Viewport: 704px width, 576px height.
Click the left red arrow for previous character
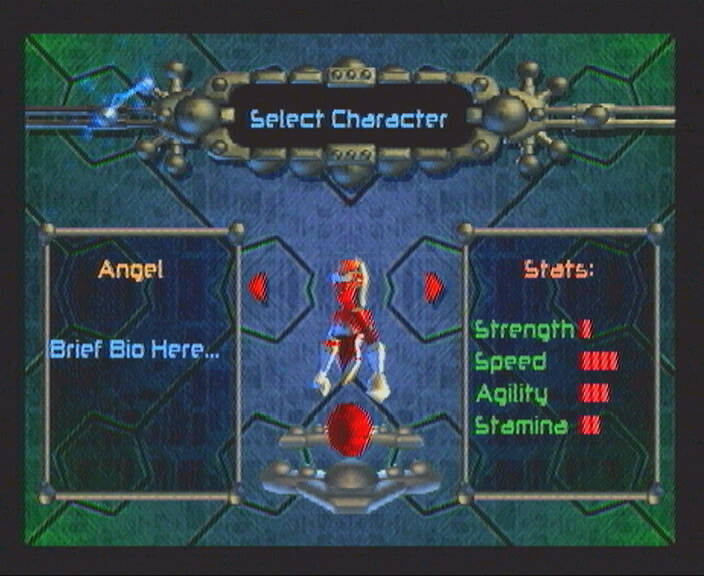pyautogui.click(x=258, y=288)
